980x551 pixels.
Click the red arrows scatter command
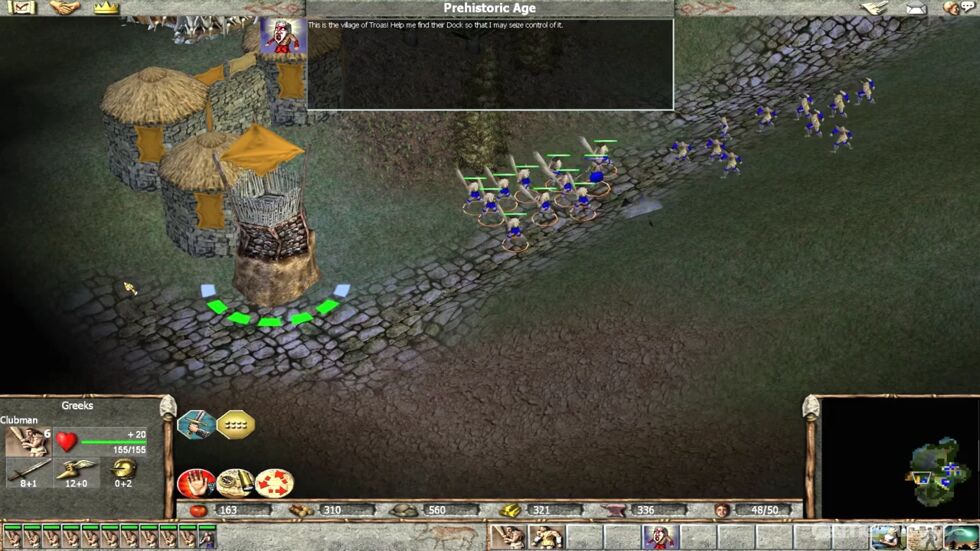(274, 484)
